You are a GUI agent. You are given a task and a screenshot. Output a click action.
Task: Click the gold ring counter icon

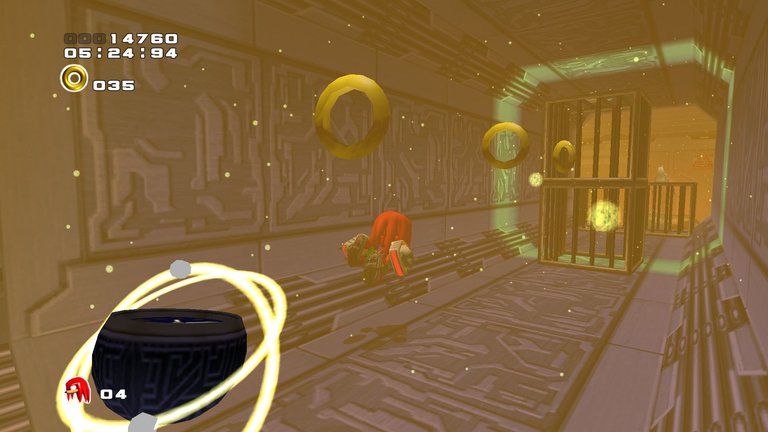(x=74, y=78)
